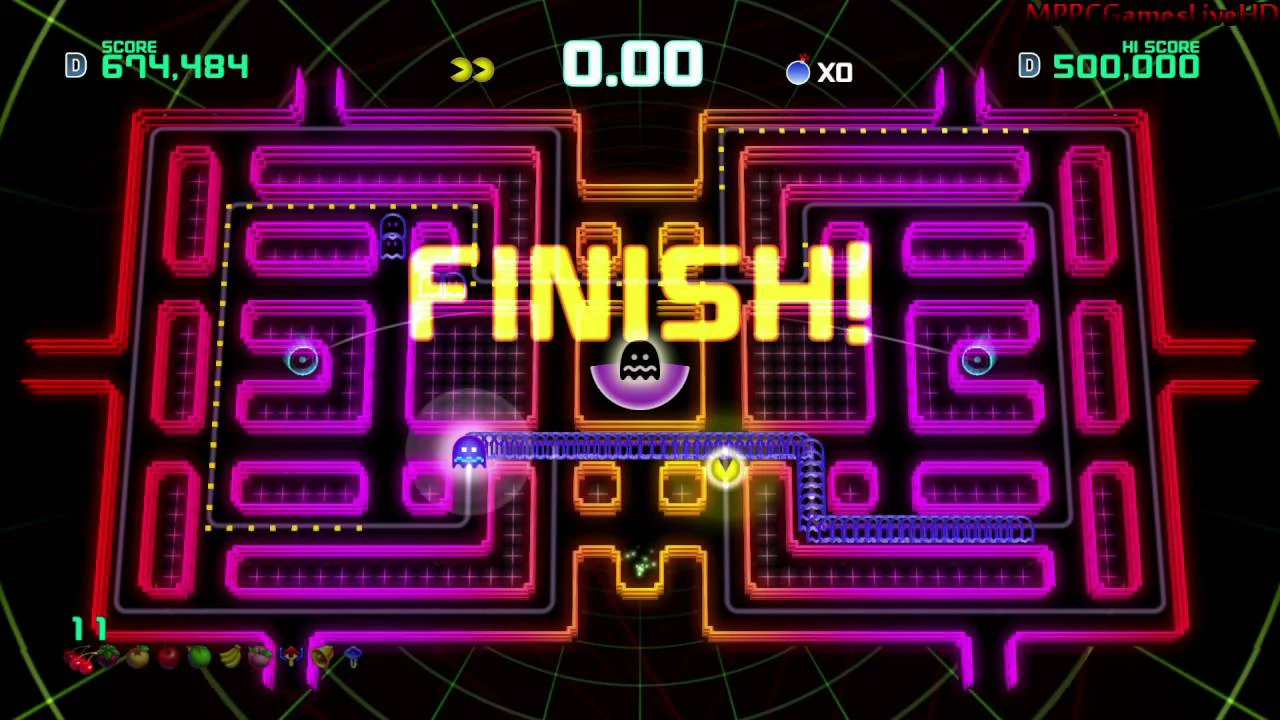Click the D badge beside HI SCORE
Image resolution: width=1280 pixels, height=720 pixels.
(1028, 66)
